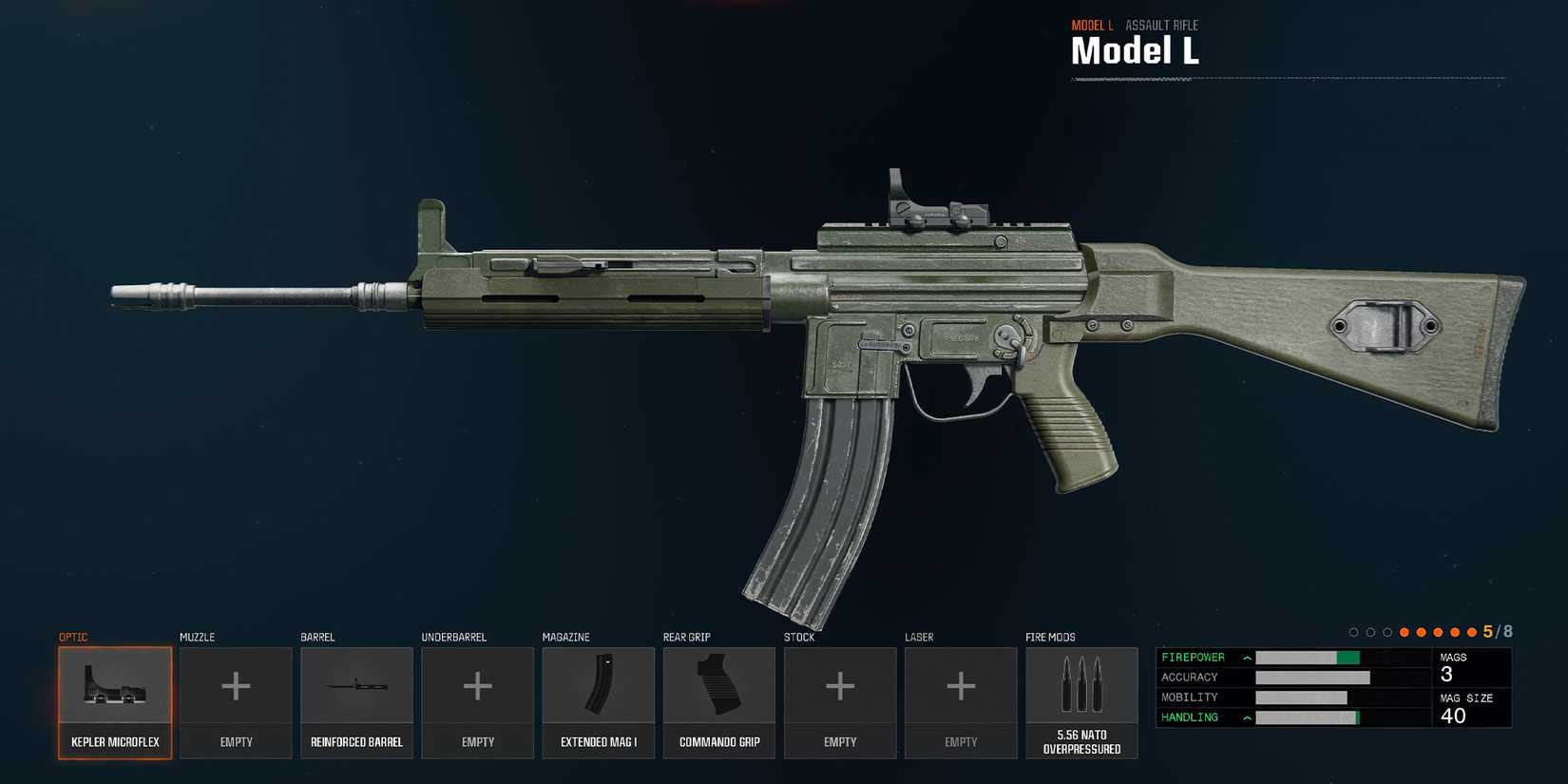Select the fifth page indicator dot
Screen dimensions: 1568x784
1421,631
